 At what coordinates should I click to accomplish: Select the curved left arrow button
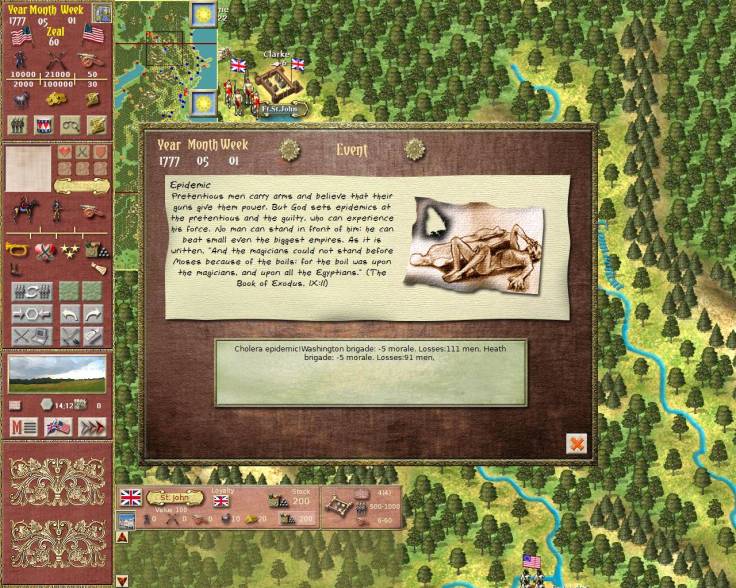[70, 315]
